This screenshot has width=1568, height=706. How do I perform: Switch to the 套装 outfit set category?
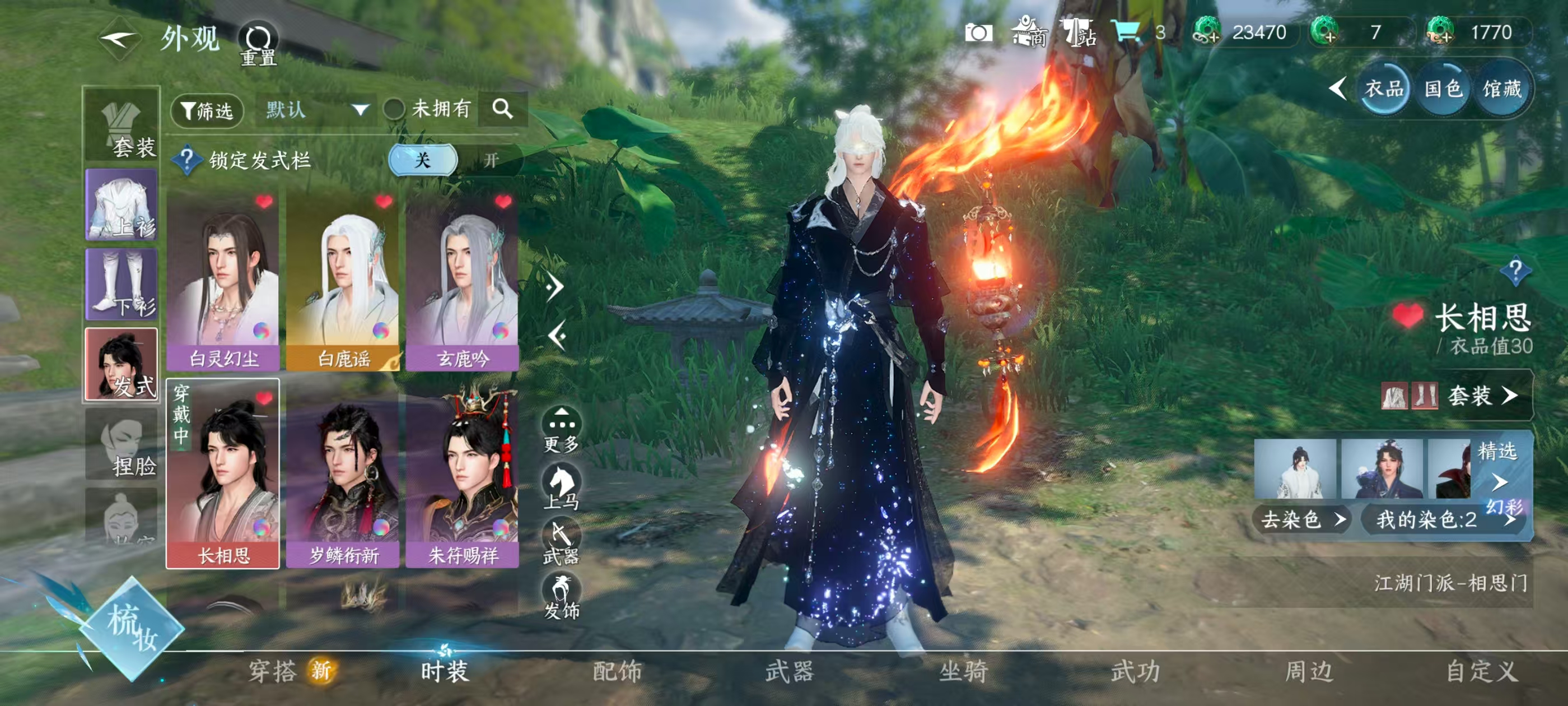click(122, 126)
